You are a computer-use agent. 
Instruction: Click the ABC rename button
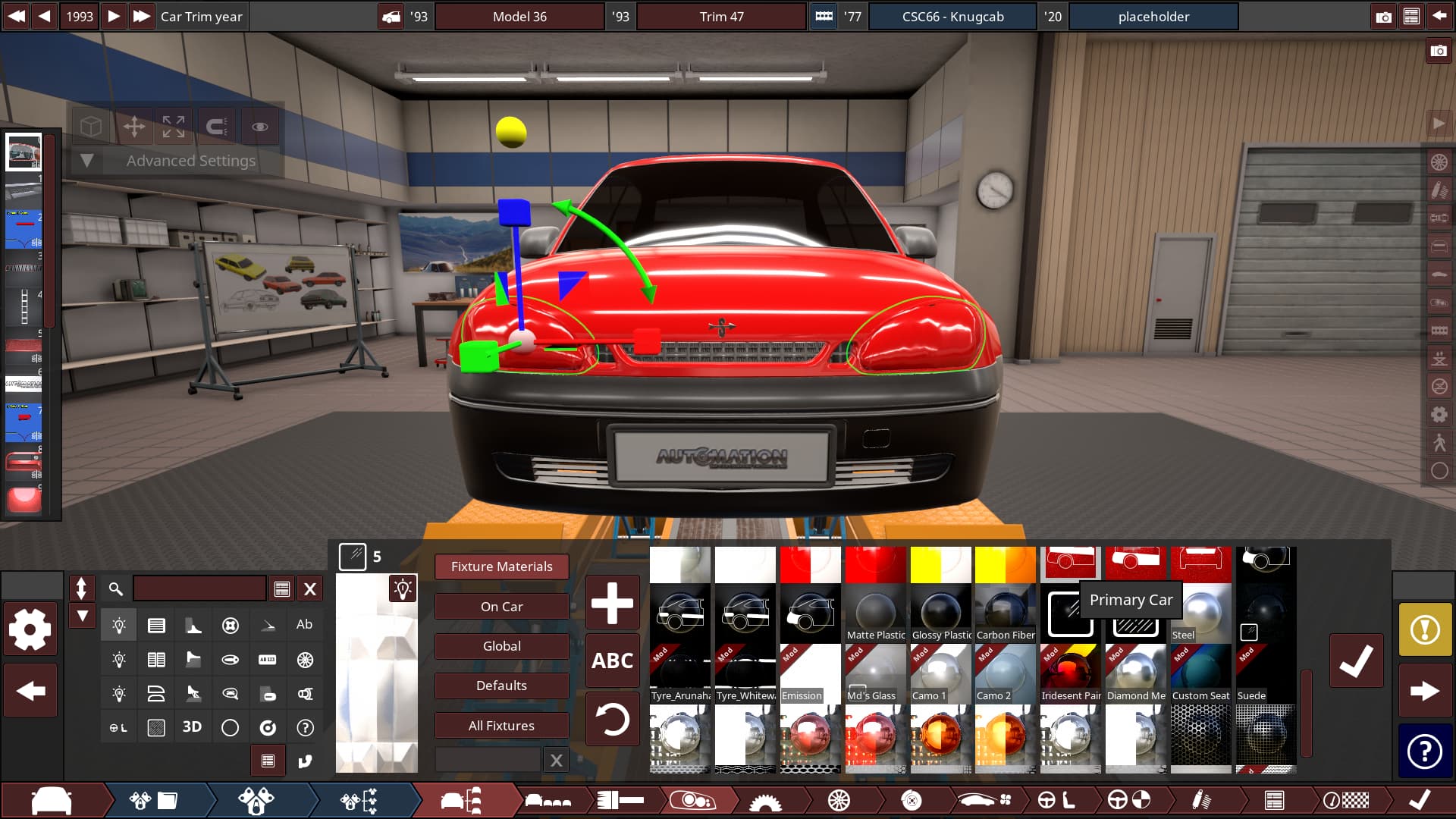tap(612, 661)
